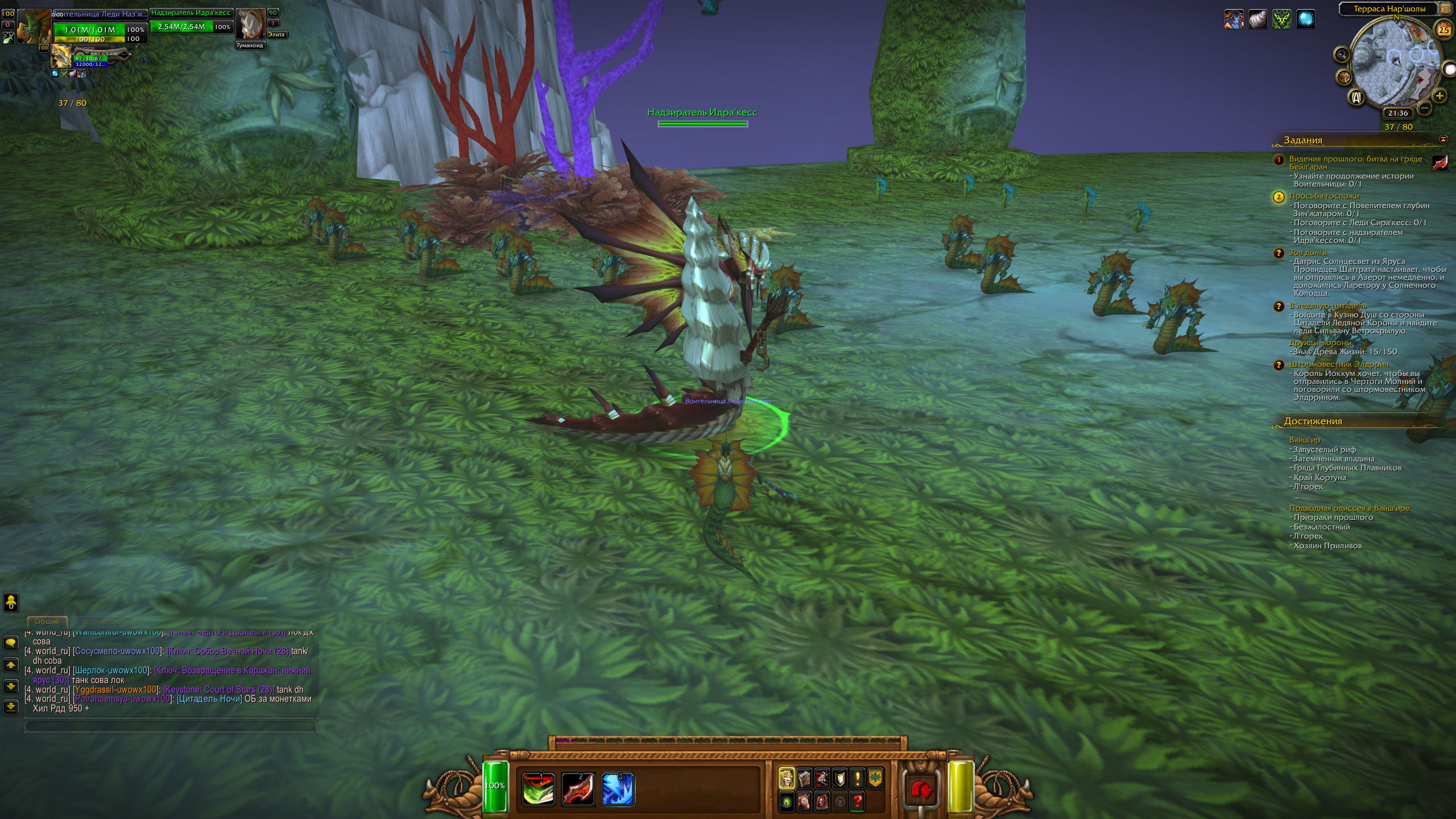Collapse the Задания quest tracker
1456x819 pixels.
(x=1443, y=139)
